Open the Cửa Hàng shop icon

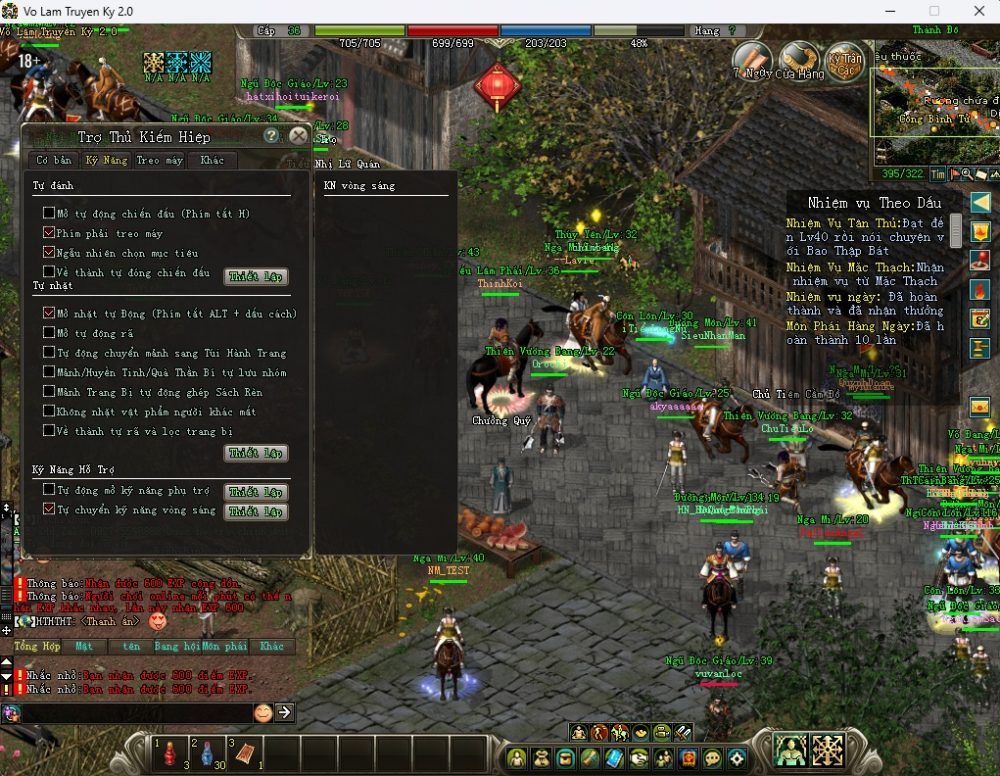pyautogui.click(x=800, y=58)
